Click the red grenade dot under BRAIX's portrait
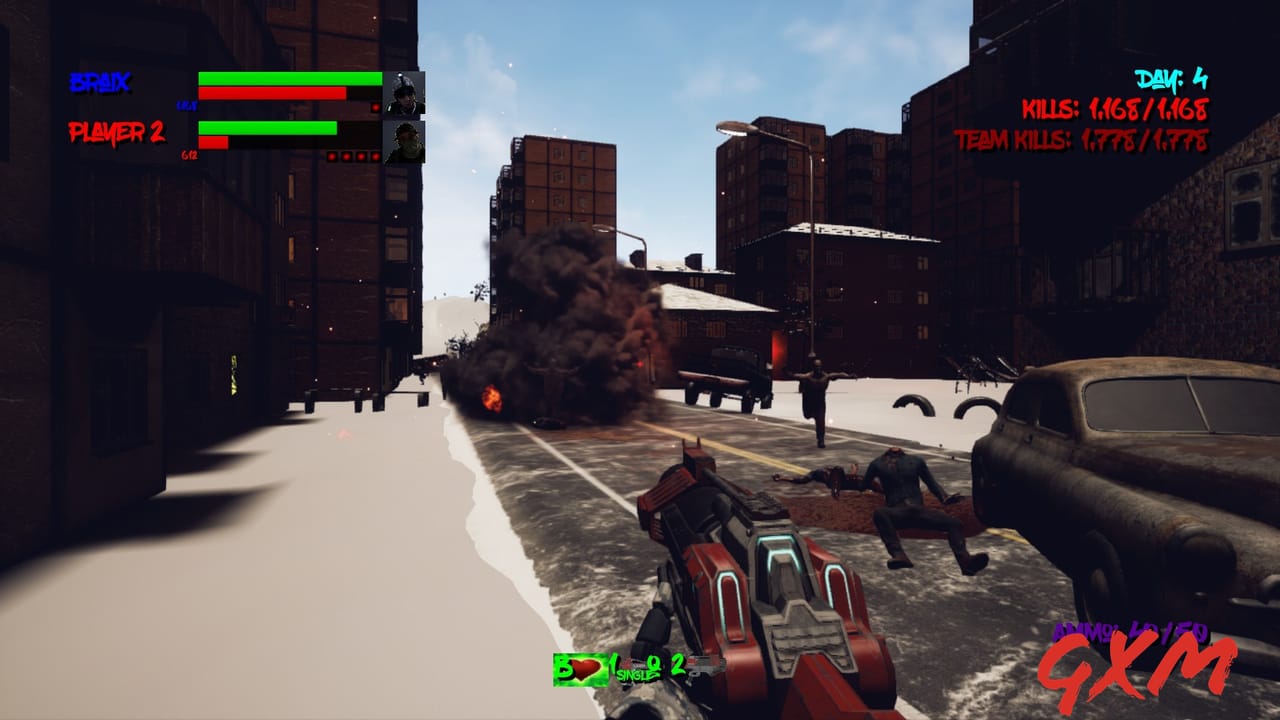The height and width of the screenshot is (720, 1280). (376, 106)
